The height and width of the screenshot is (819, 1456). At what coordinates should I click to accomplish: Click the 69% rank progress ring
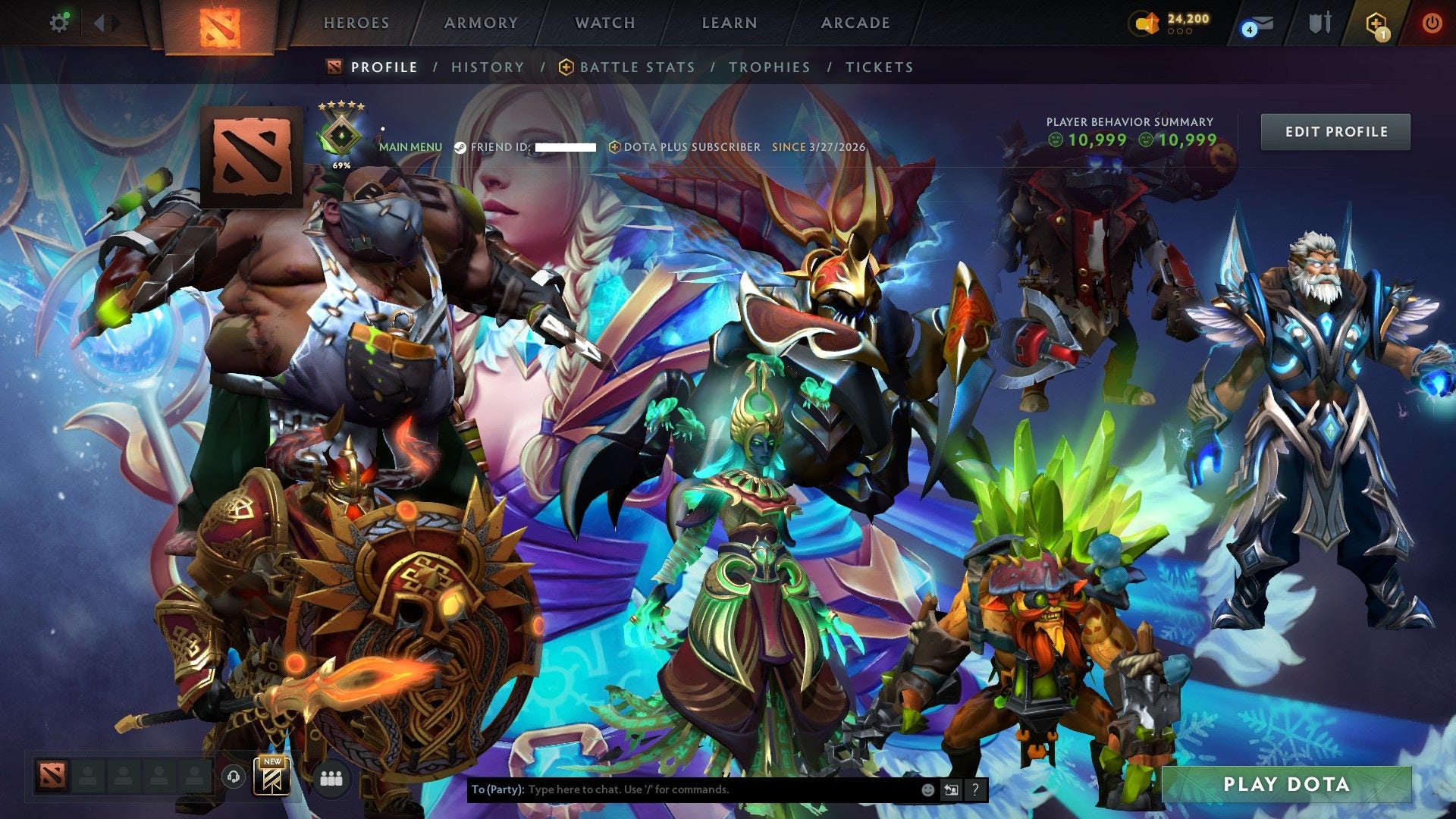coord(342,136)
